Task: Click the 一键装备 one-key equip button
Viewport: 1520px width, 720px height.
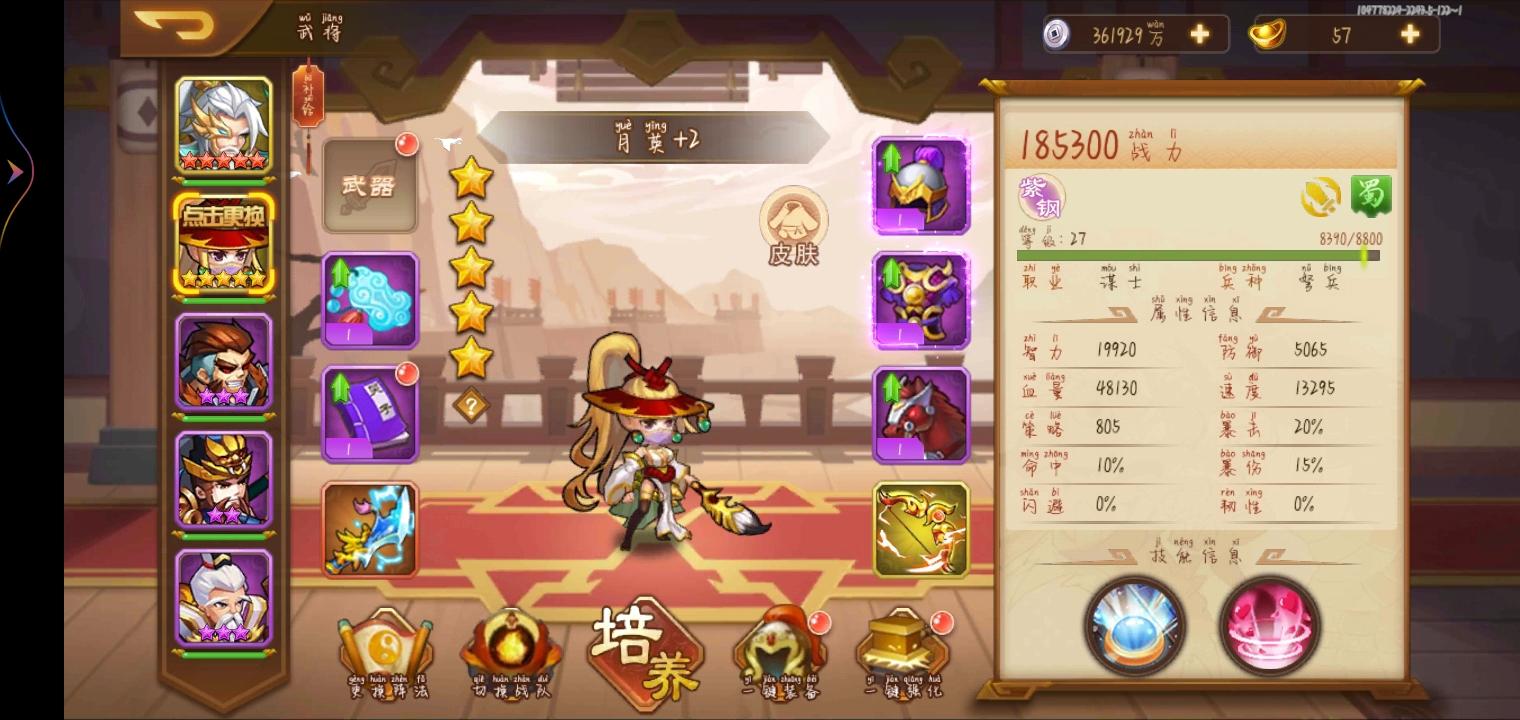Action: (778, 650)
